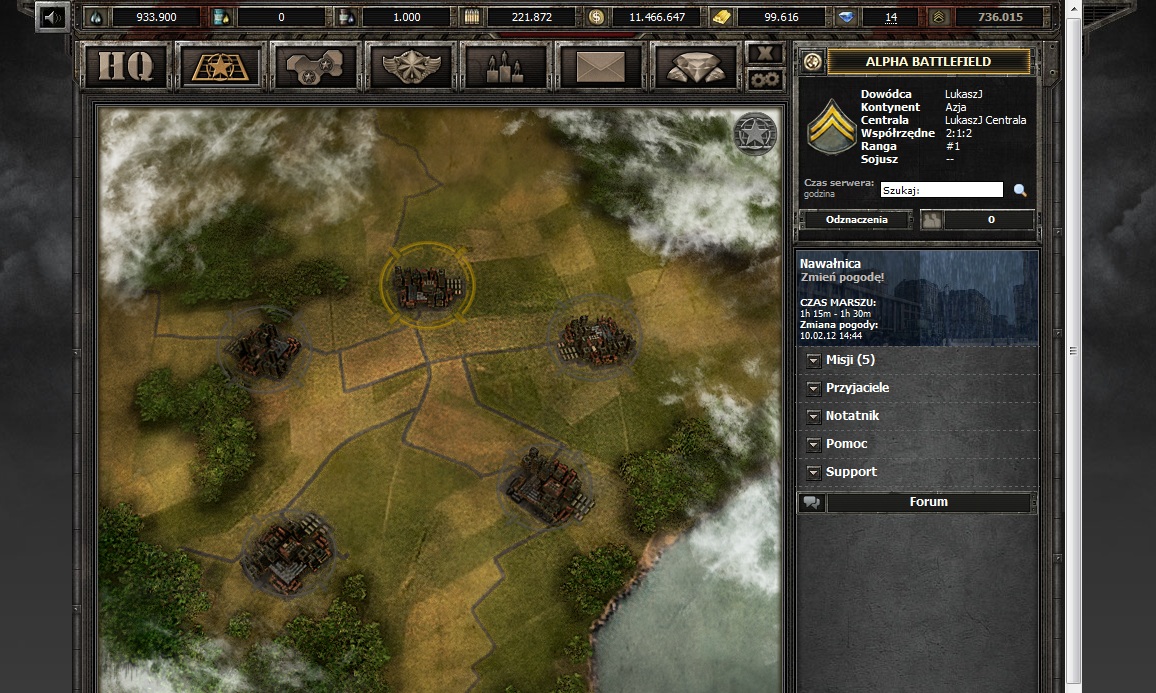The image size is (1156, 693).
Task: Open the winged star rank badge menu
Action: (410, 67)
